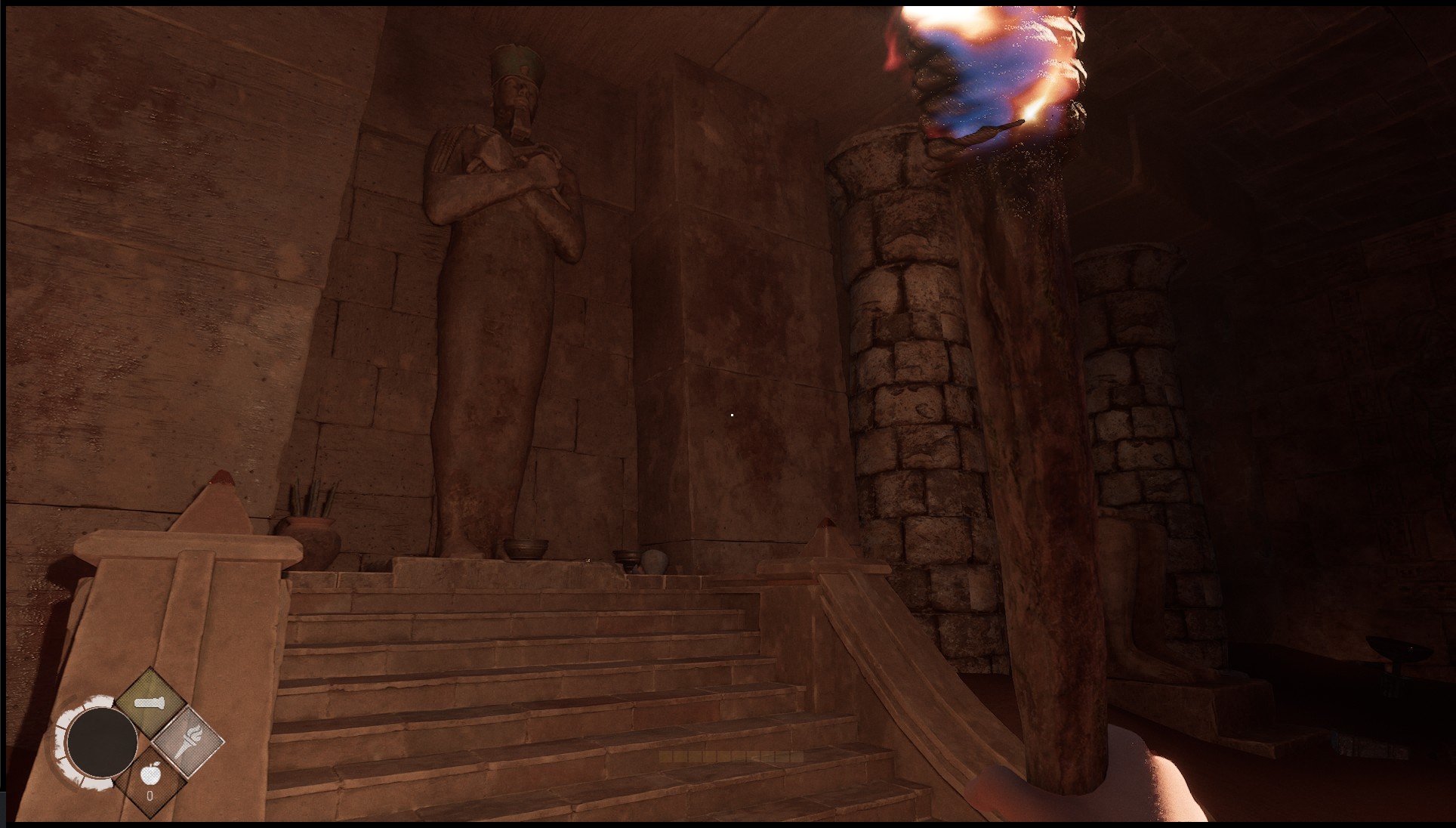This screenshot has height=828, width=1456.
Task: Select the club quick-slot icon
Action: coord(150,702)
